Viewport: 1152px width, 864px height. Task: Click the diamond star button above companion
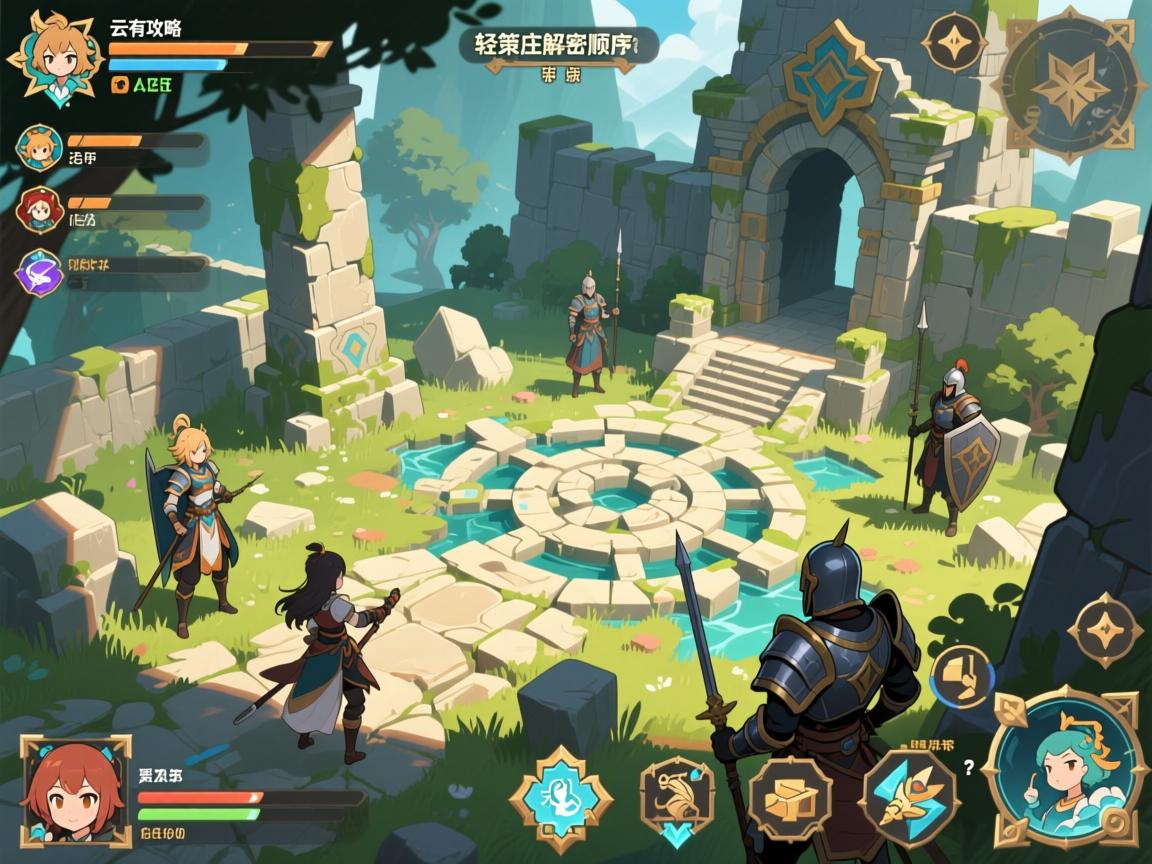pos(1105,630)
